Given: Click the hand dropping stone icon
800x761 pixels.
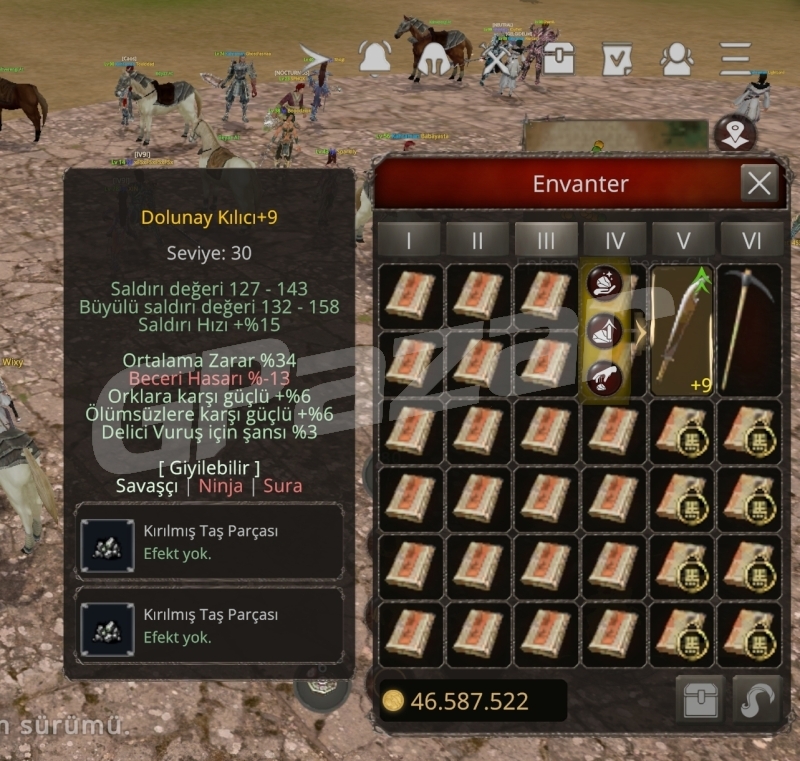Looking at the screenshot, I should [605, 377].
